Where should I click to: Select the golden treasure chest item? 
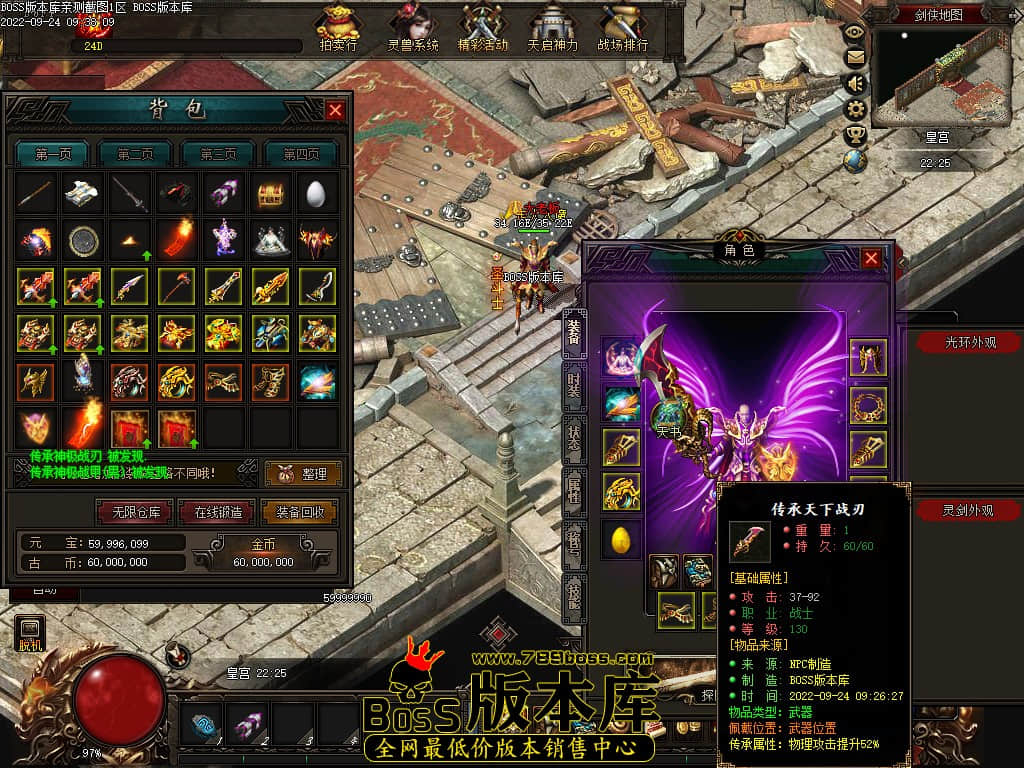click(x=270, y=194)
